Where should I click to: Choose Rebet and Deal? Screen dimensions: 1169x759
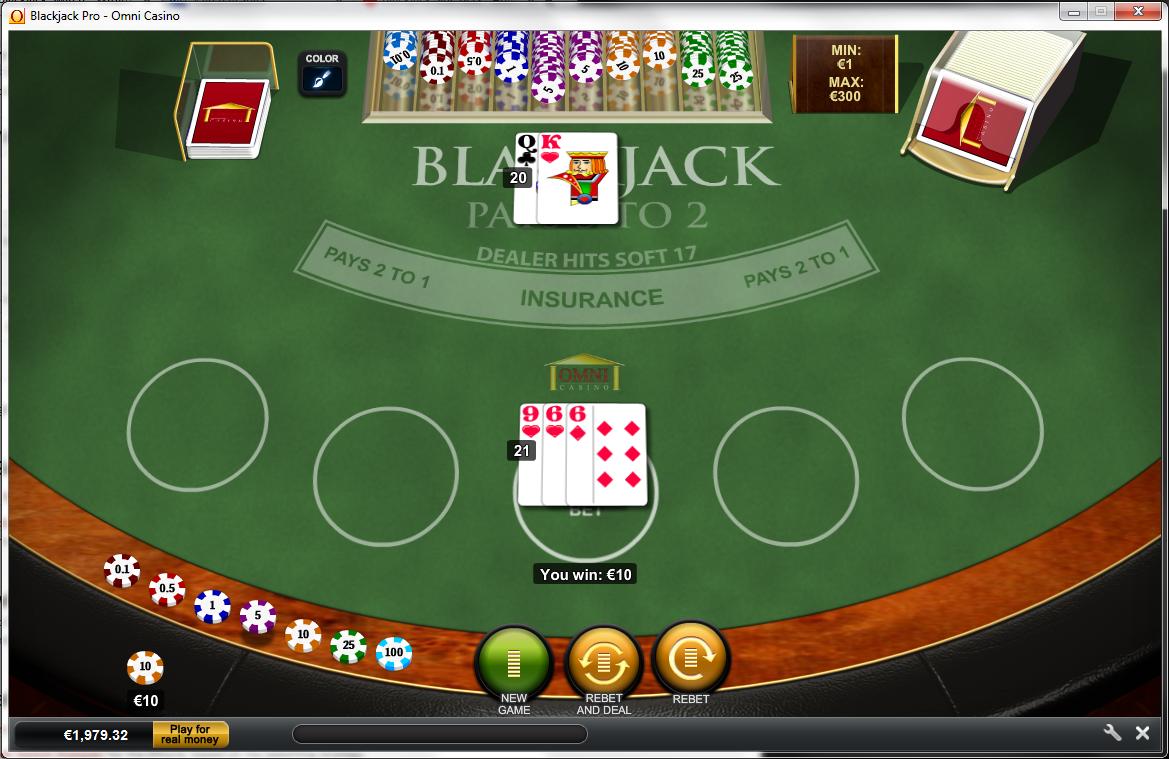pos(603,661)
